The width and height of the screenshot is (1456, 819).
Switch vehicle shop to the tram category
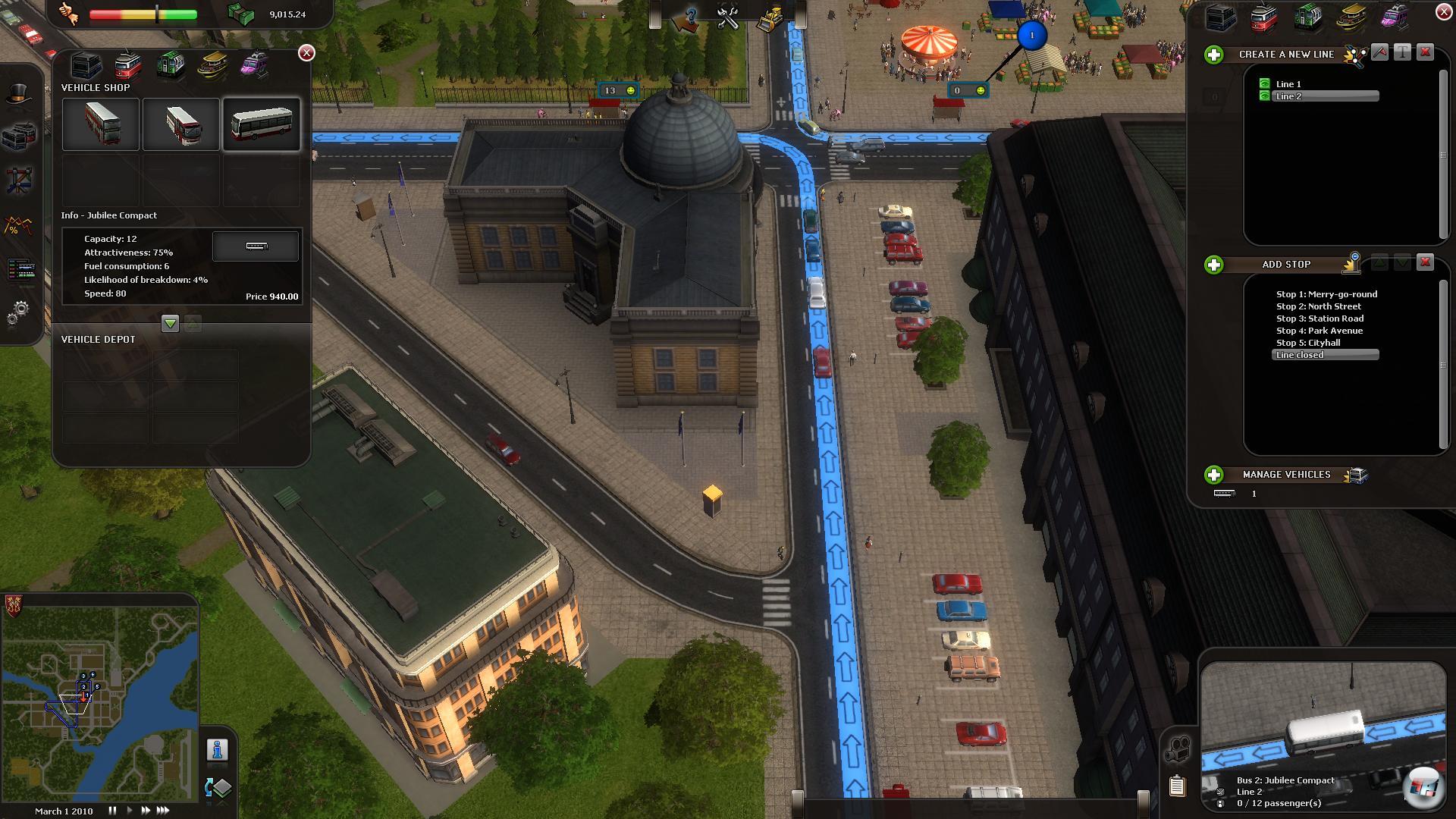click(128, 66)
